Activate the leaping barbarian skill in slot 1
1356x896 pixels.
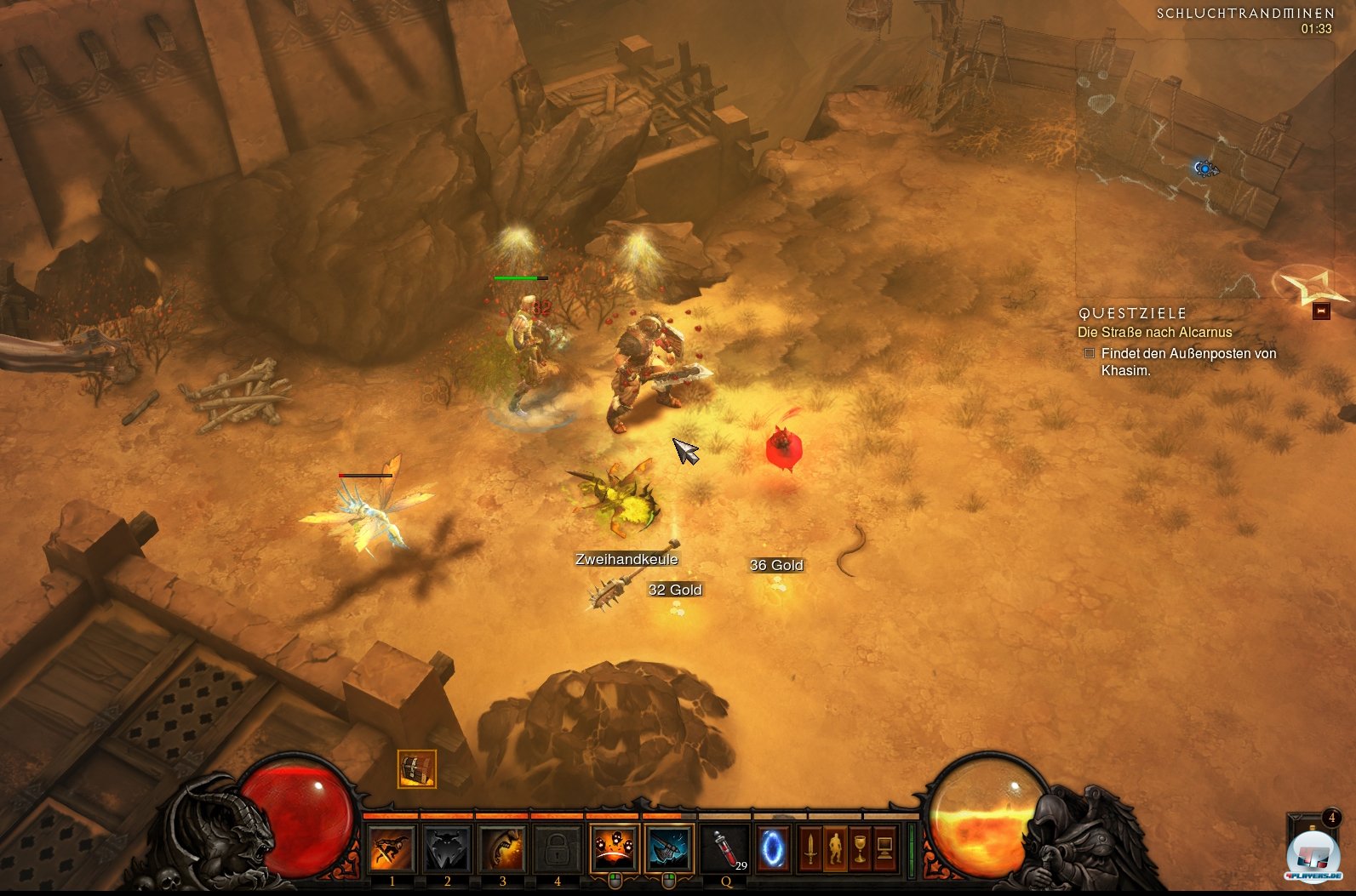pos(392,848)
